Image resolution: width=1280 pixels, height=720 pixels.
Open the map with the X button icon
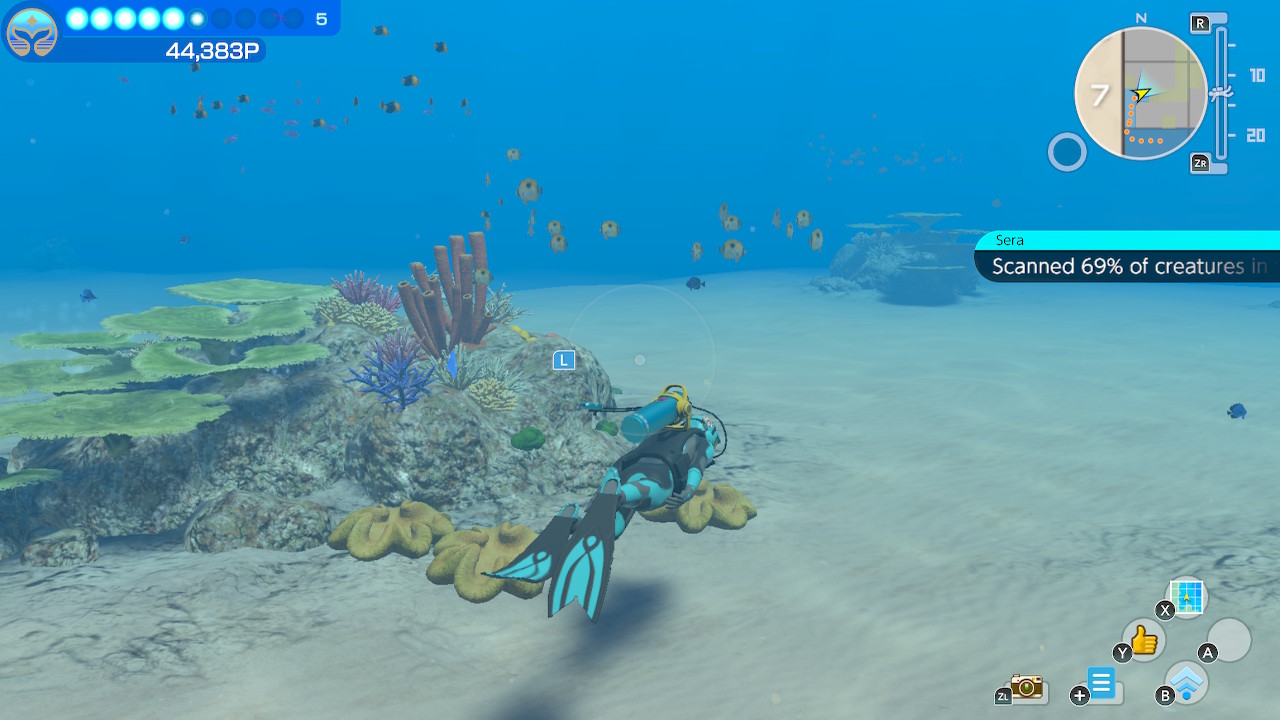tap(1186, 598)
